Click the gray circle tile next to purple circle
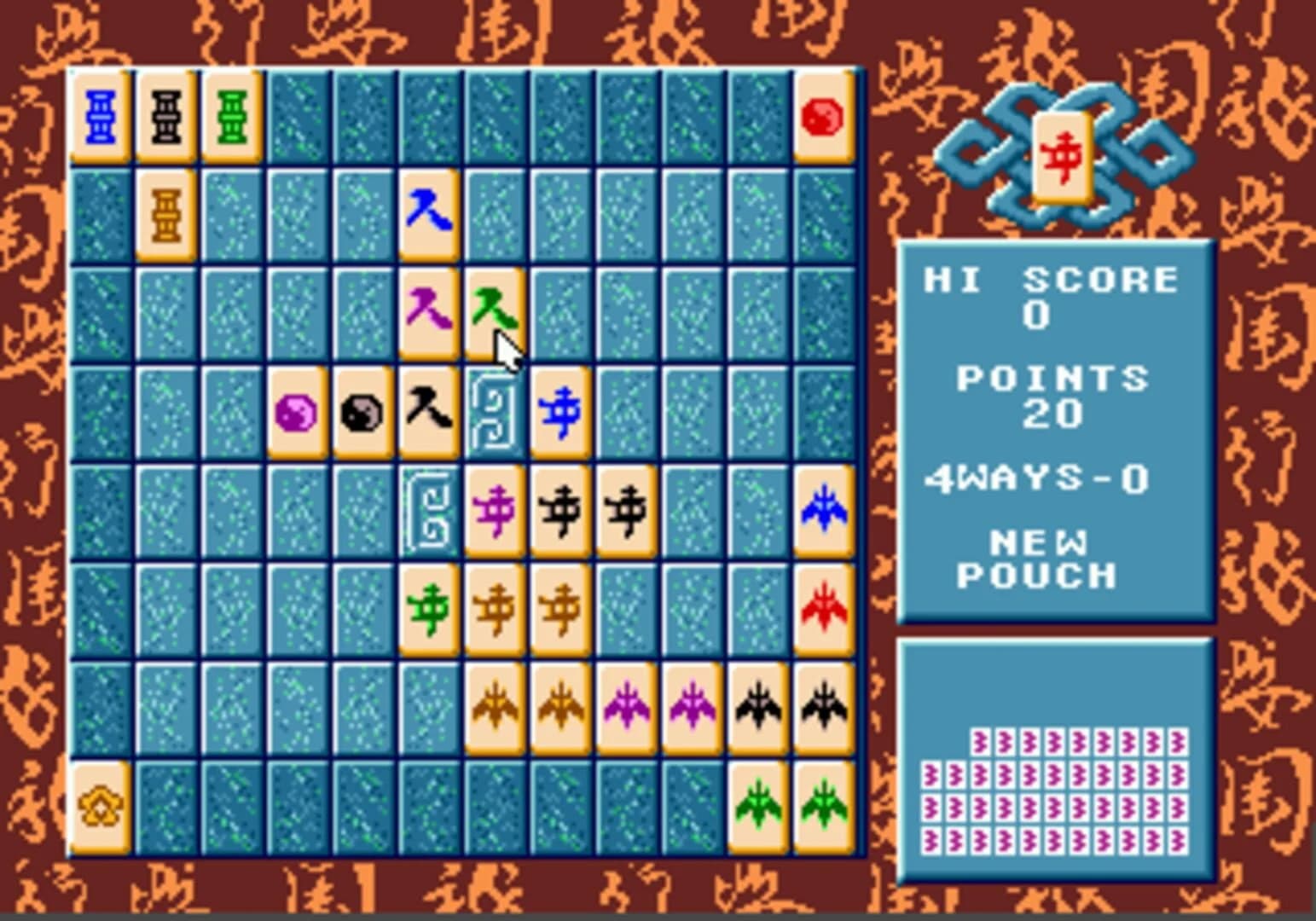Image resolution: width=1316 pixels, height=921 pixels. click(x=362, y=410)
